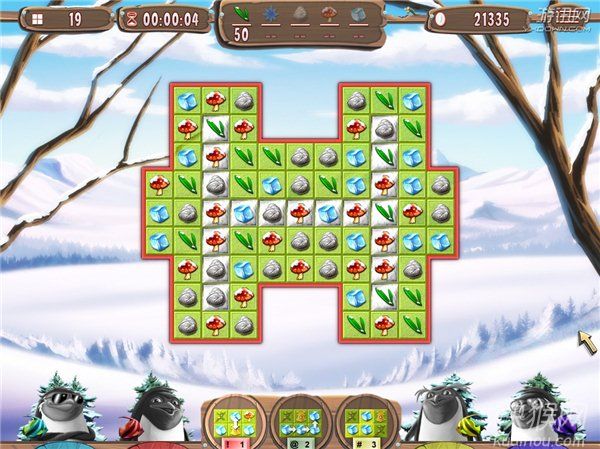Click the leaf tile at board's bottom-right corner
The width and height of the screenshot is (600, 449).
click(x=412, y=325)
